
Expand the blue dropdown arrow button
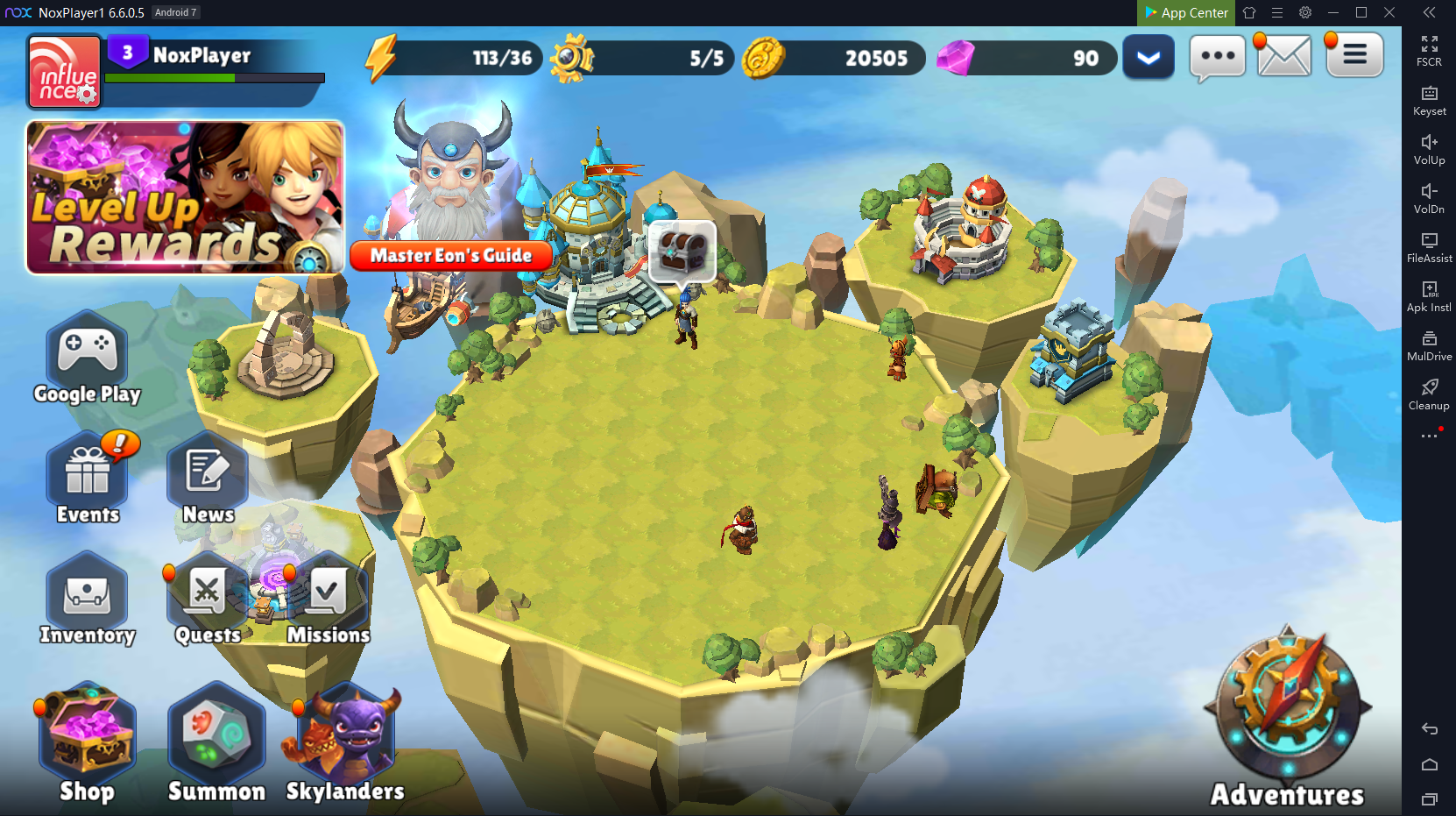pyautogui.click(x=1148, y=58)
